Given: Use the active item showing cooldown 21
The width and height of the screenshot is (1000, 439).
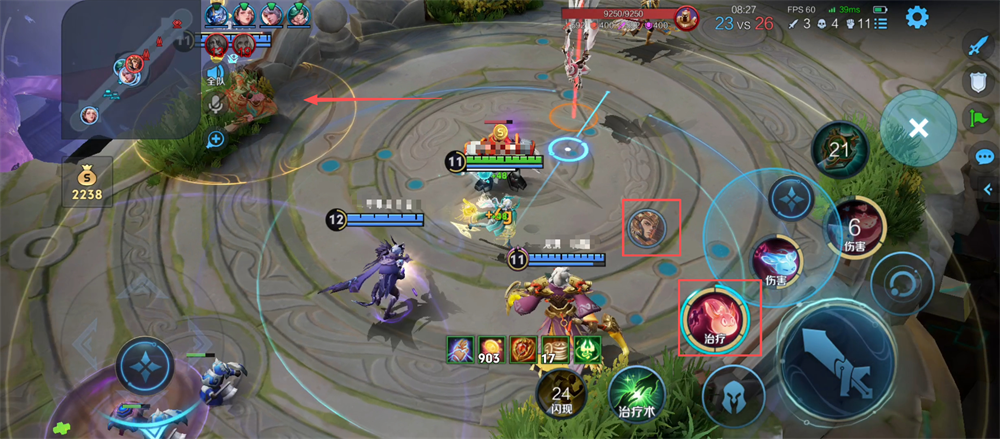Looking at the screenshot, I should (840, 150).
